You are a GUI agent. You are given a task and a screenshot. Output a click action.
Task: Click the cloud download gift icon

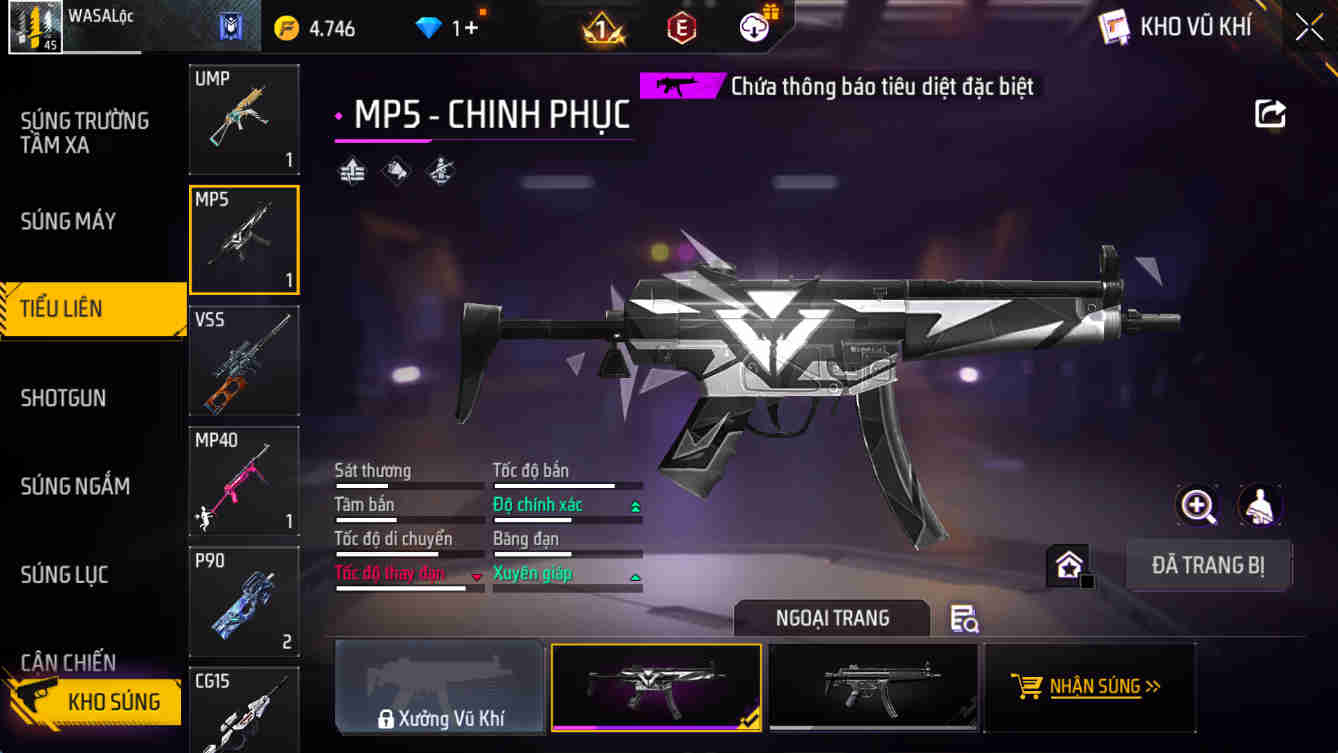point(754,27)
